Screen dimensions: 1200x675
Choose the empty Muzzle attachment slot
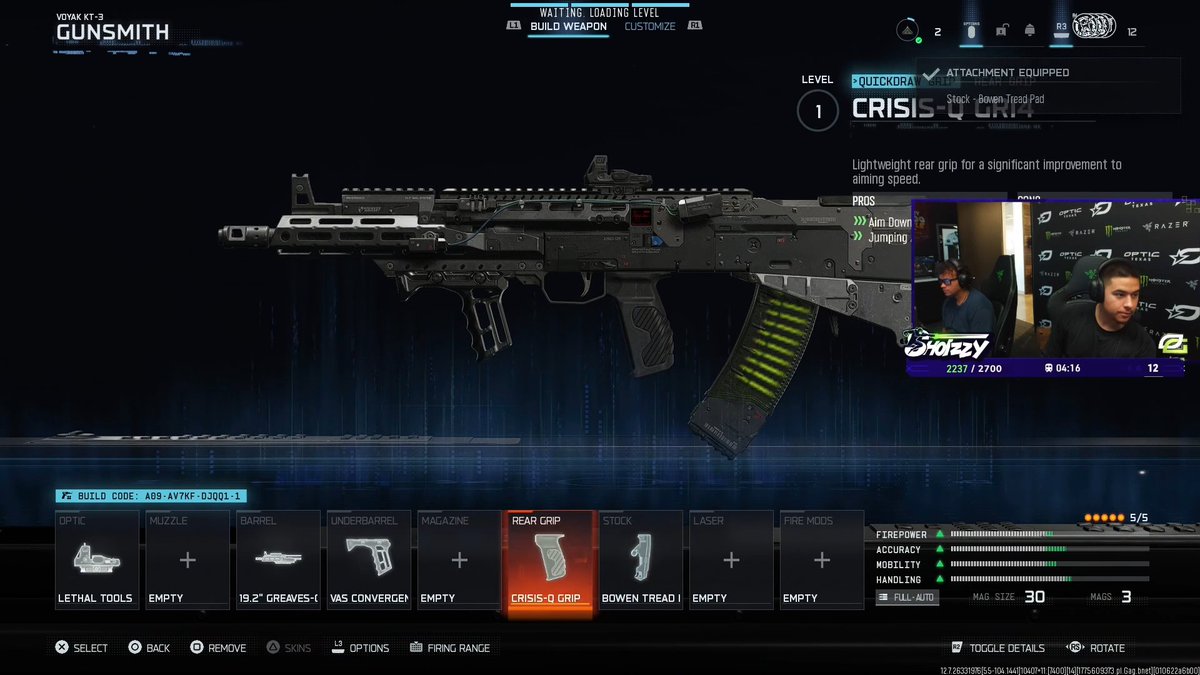tap(187, 560)
